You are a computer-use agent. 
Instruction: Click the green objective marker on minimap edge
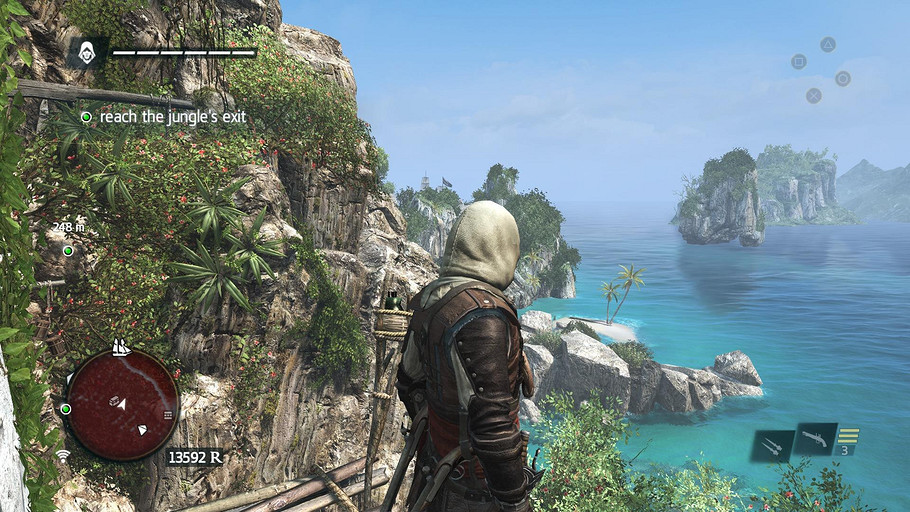66,409
